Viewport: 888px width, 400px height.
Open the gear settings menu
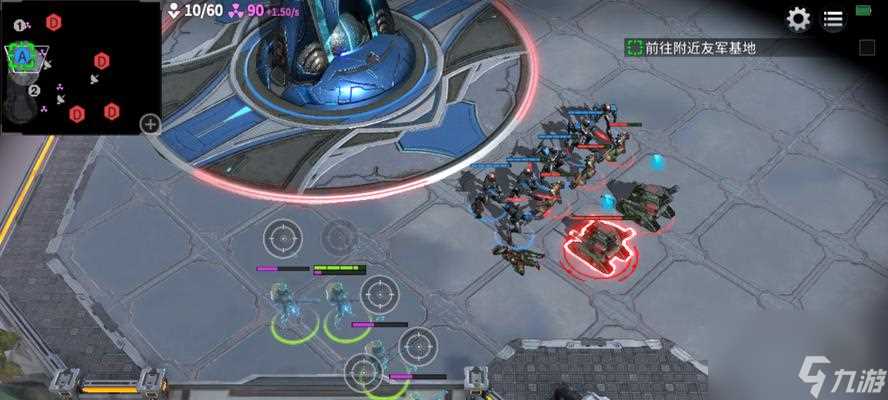click(798, 19)
